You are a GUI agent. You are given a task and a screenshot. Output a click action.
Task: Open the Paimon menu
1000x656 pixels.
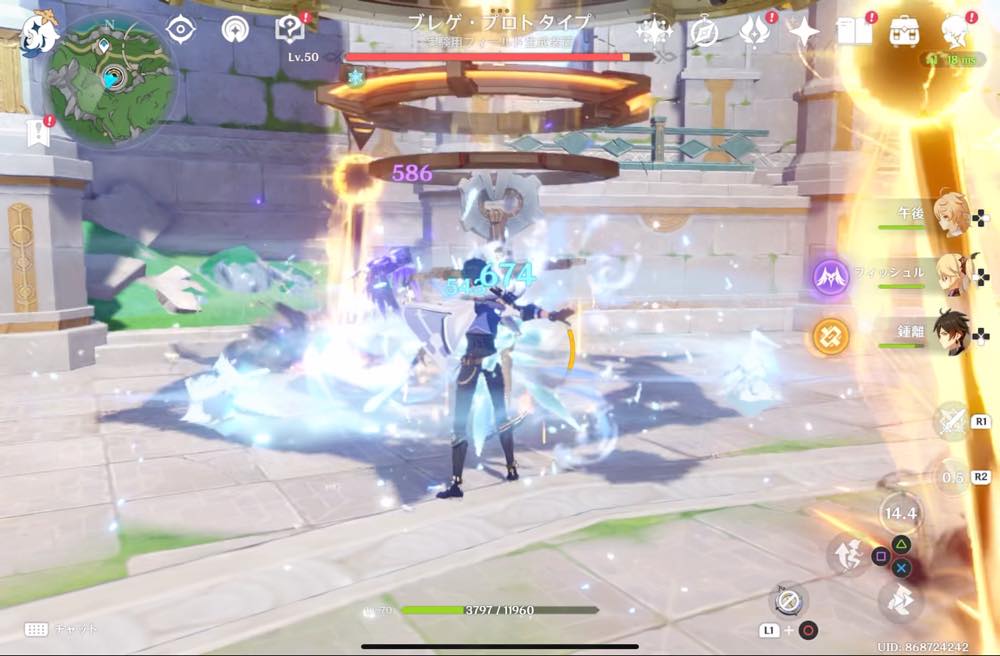click(x=42, y=32)
